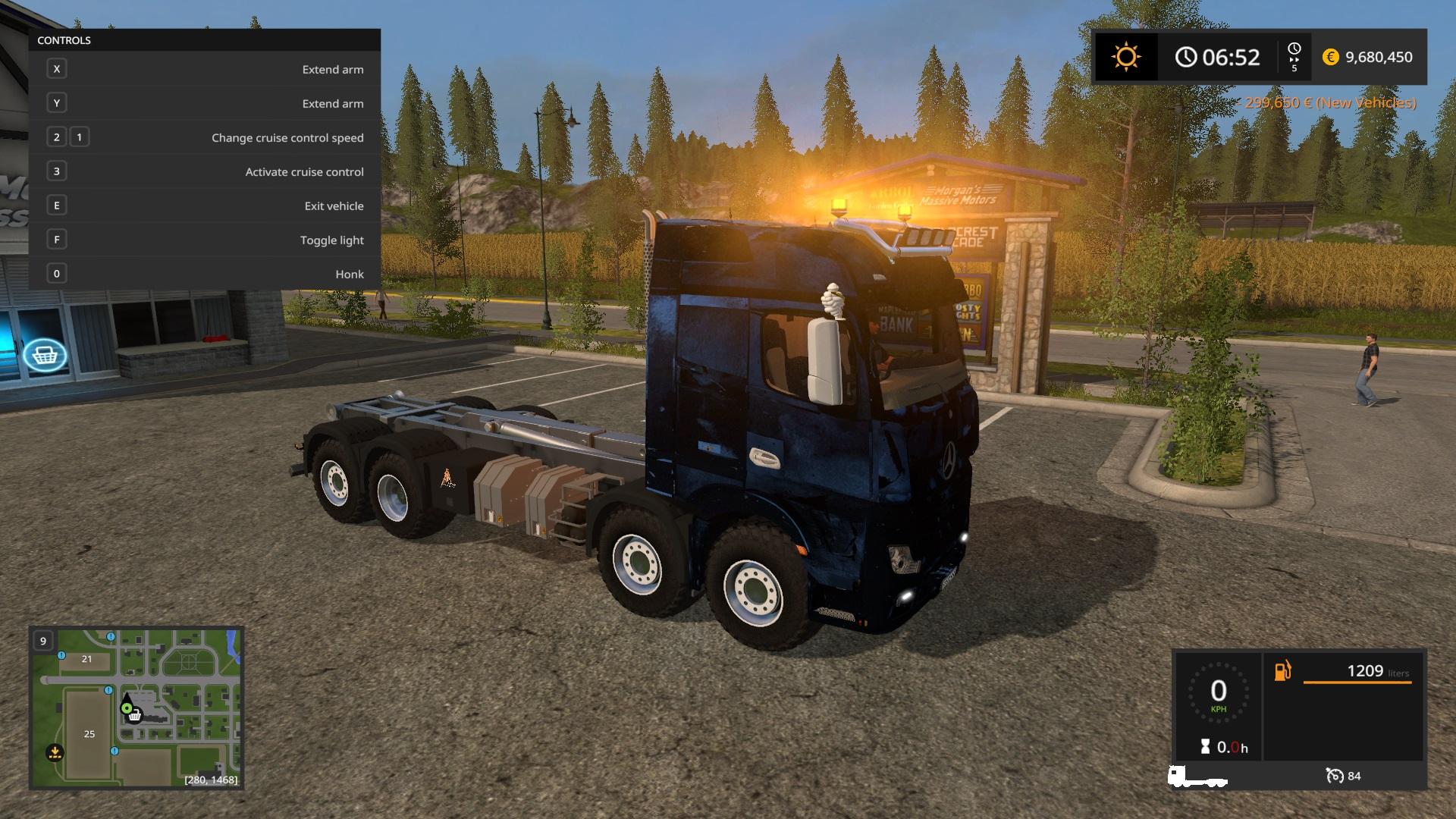Click the cruise control speed icon
Image resolution: width=1456 pixels, height=819 pixels.
coord(1334,776)
